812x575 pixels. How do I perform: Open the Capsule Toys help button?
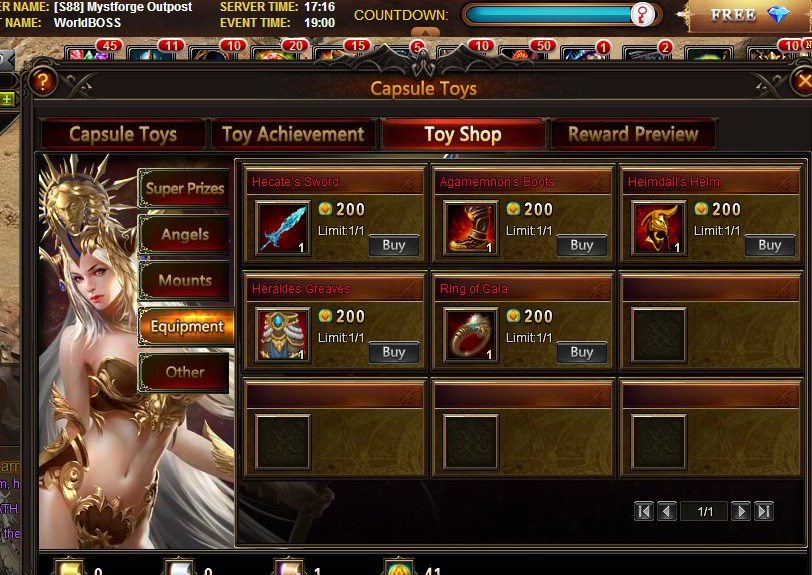coord(42,82)
